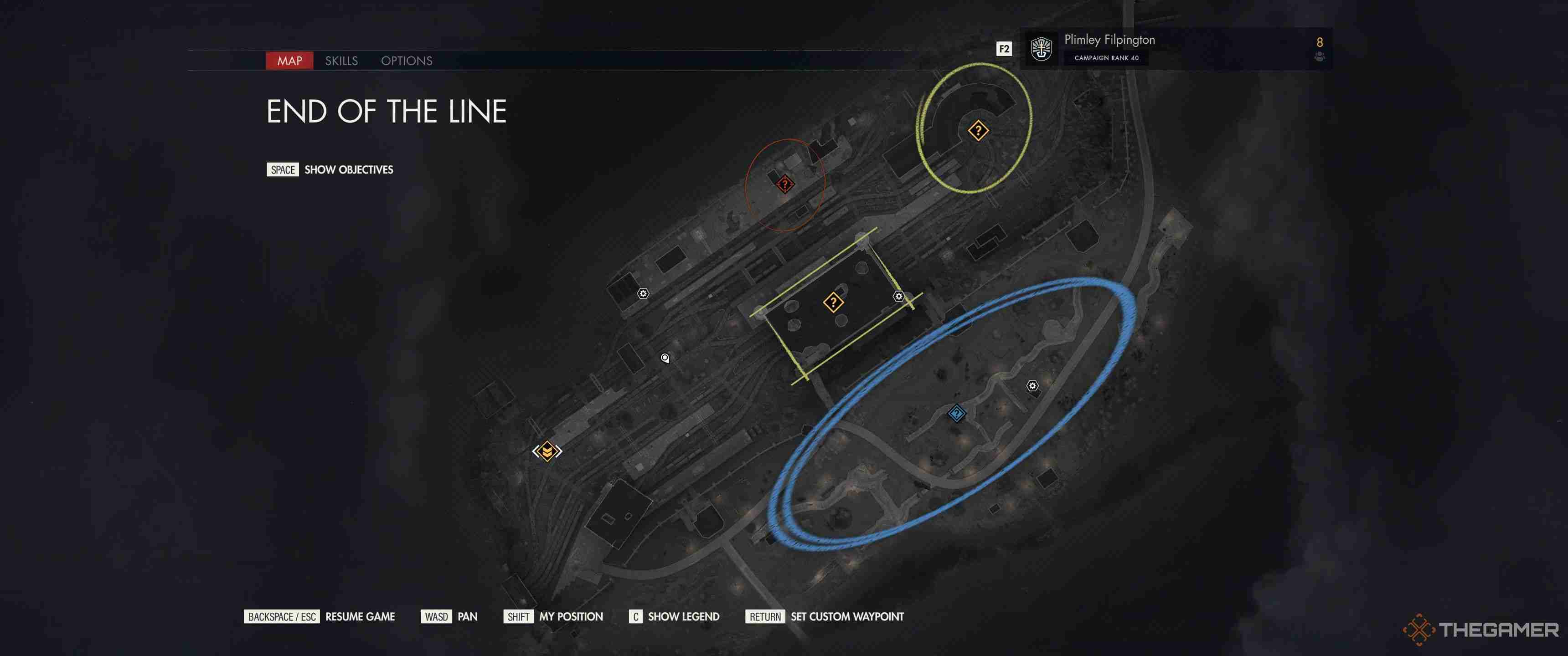The height and width of the screenshot is (656, 1568).
Task: Switch to the Skills tab
Action: [x=341, y=61]
